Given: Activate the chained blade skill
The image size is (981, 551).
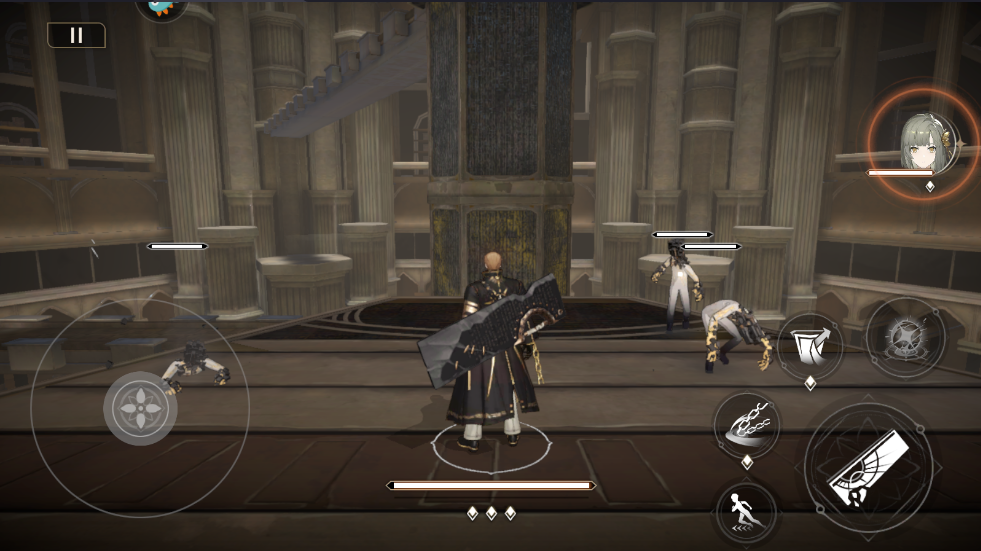Looking at the screenshot, I should pyautogui.click(x=746, y=424).
